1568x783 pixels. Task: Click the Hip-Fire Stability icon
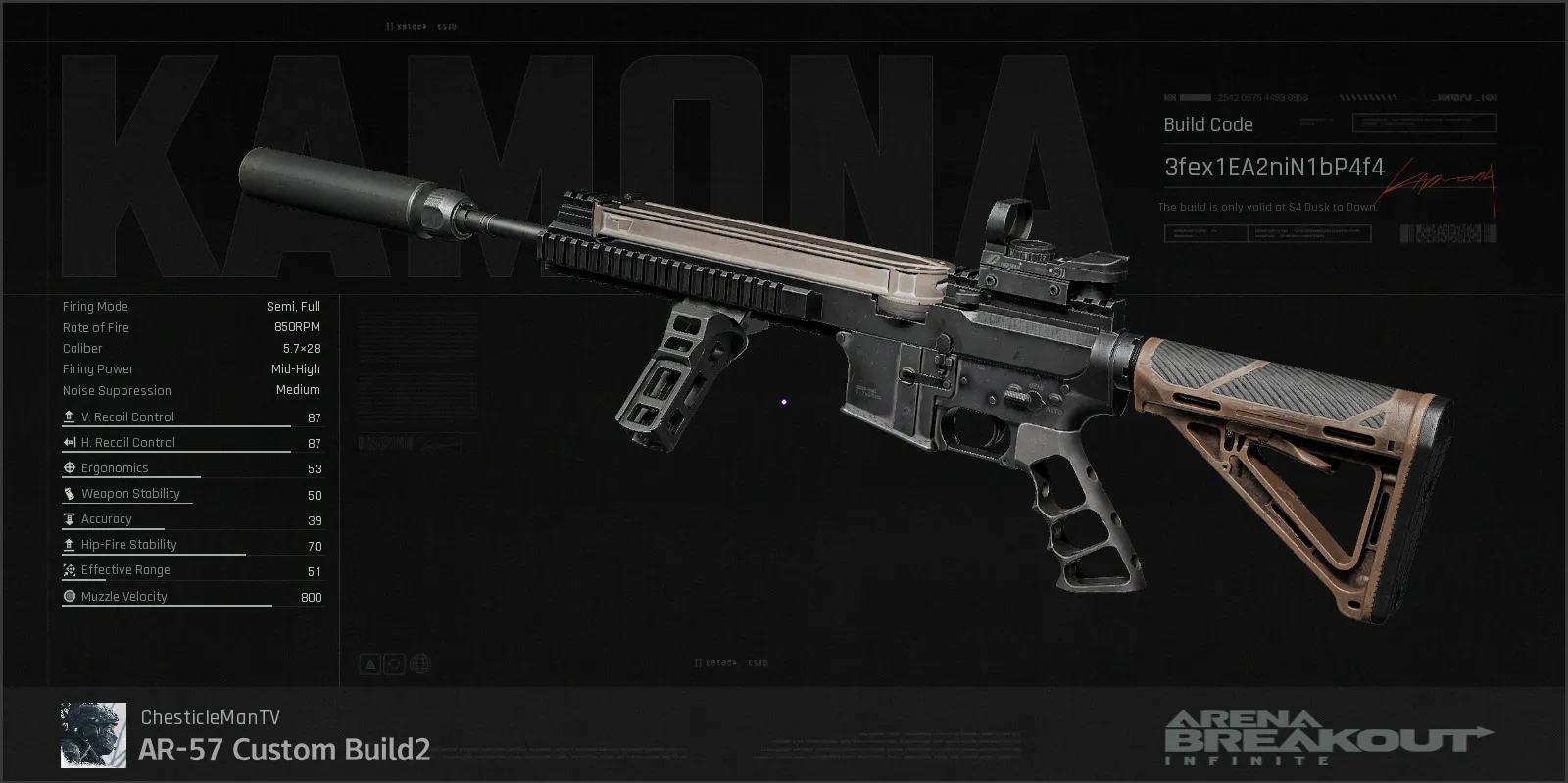(69, 544)
